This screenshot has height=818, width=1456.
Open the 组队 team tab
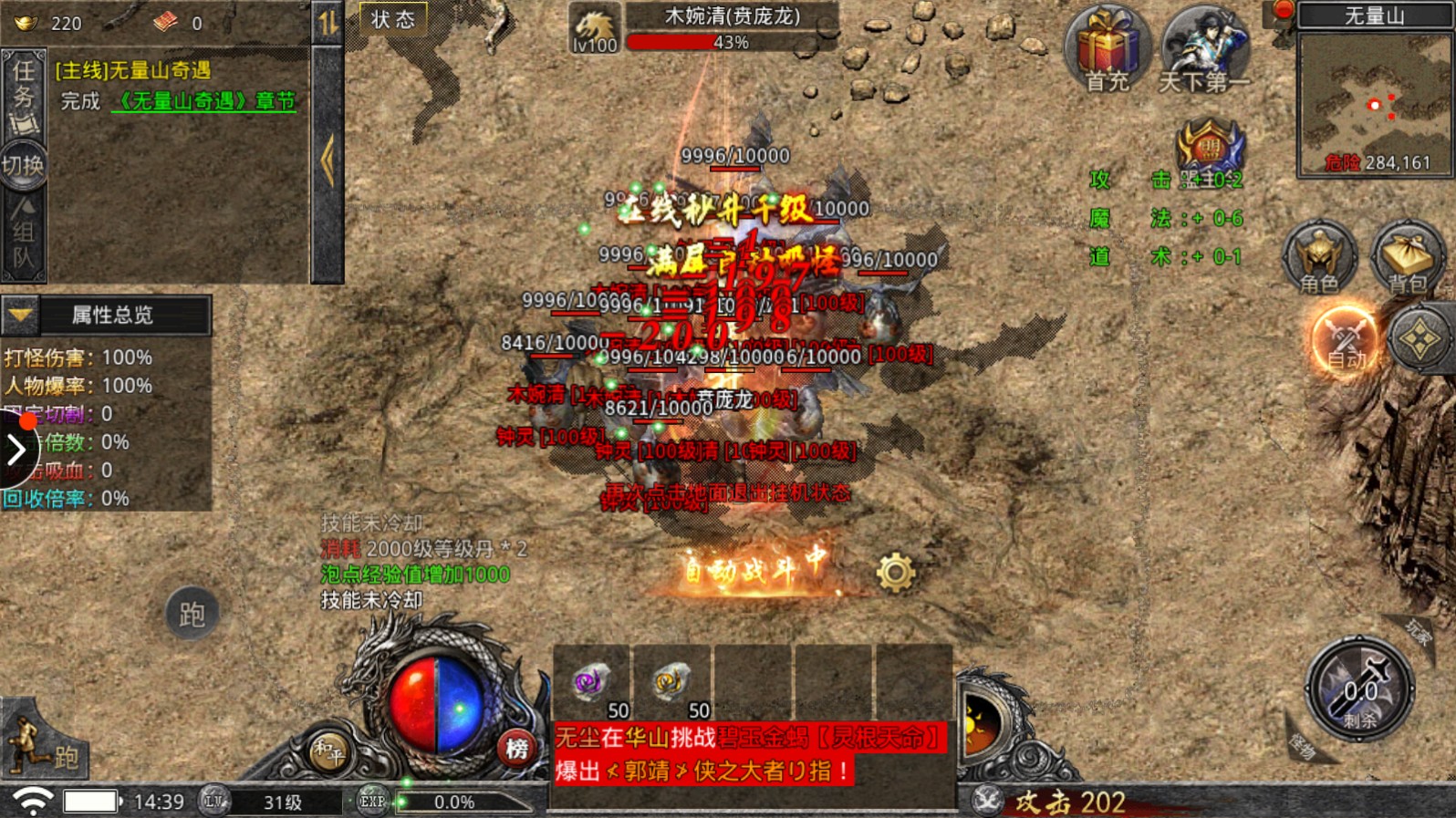click(23, 234)
